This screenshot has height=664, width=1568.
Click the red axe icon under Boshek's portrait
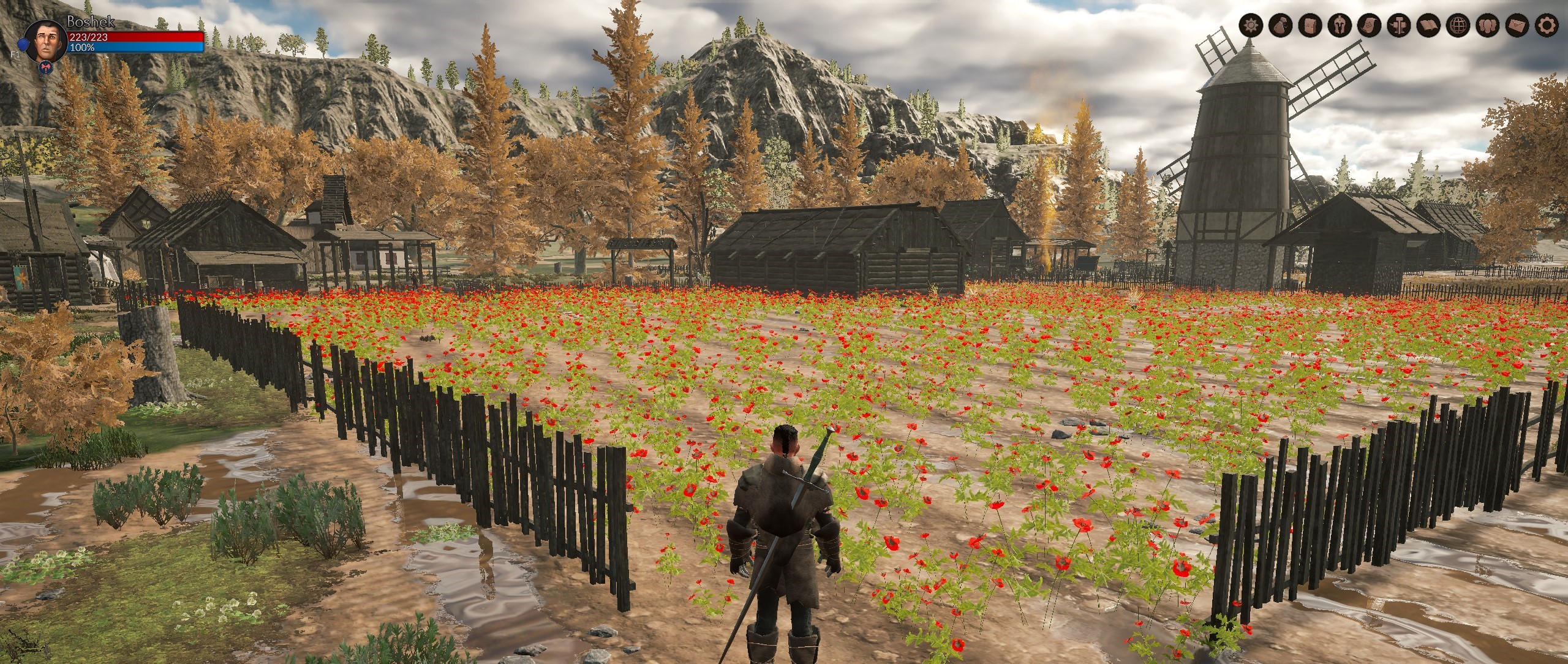pyautogui.click(x=45, y=68)
